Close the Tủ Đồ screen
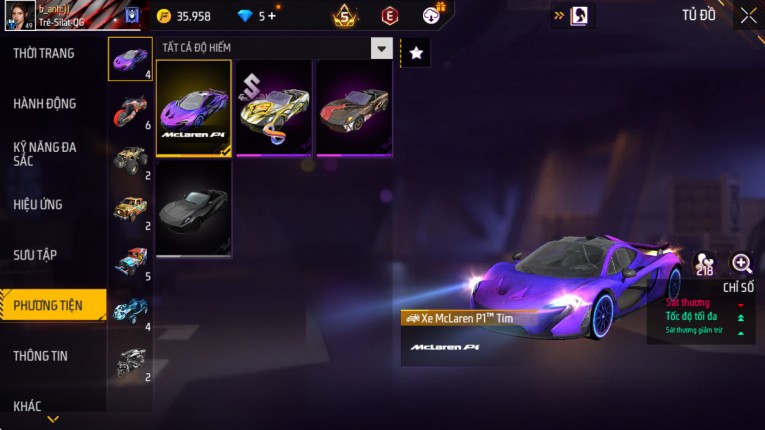The width and height of the screenshot is (765, 430). [x=748, y=15]
